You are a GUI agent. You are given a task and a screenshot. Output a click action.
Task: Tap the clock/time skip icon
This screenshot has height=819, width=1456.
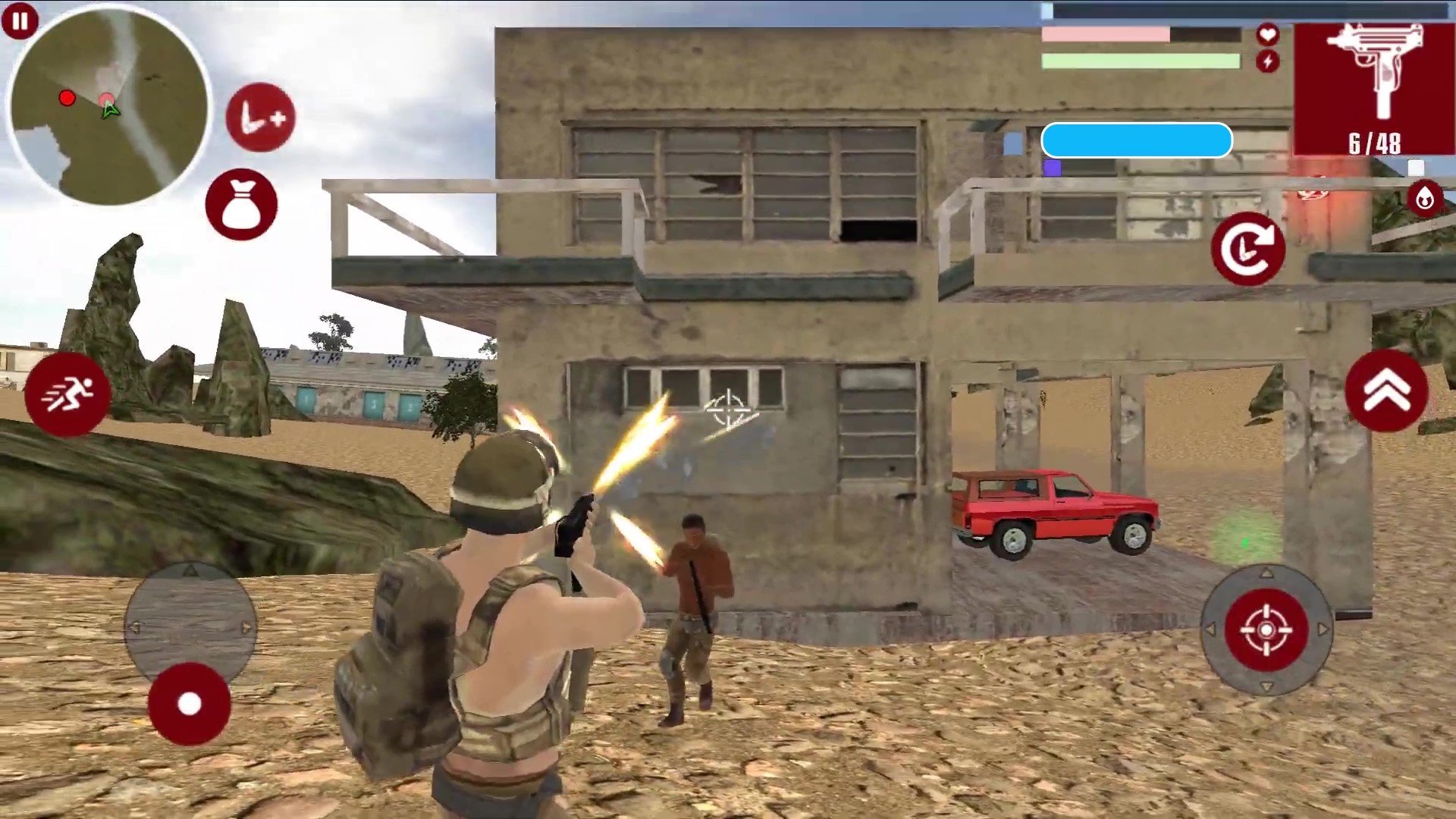[x=259, y=115]
